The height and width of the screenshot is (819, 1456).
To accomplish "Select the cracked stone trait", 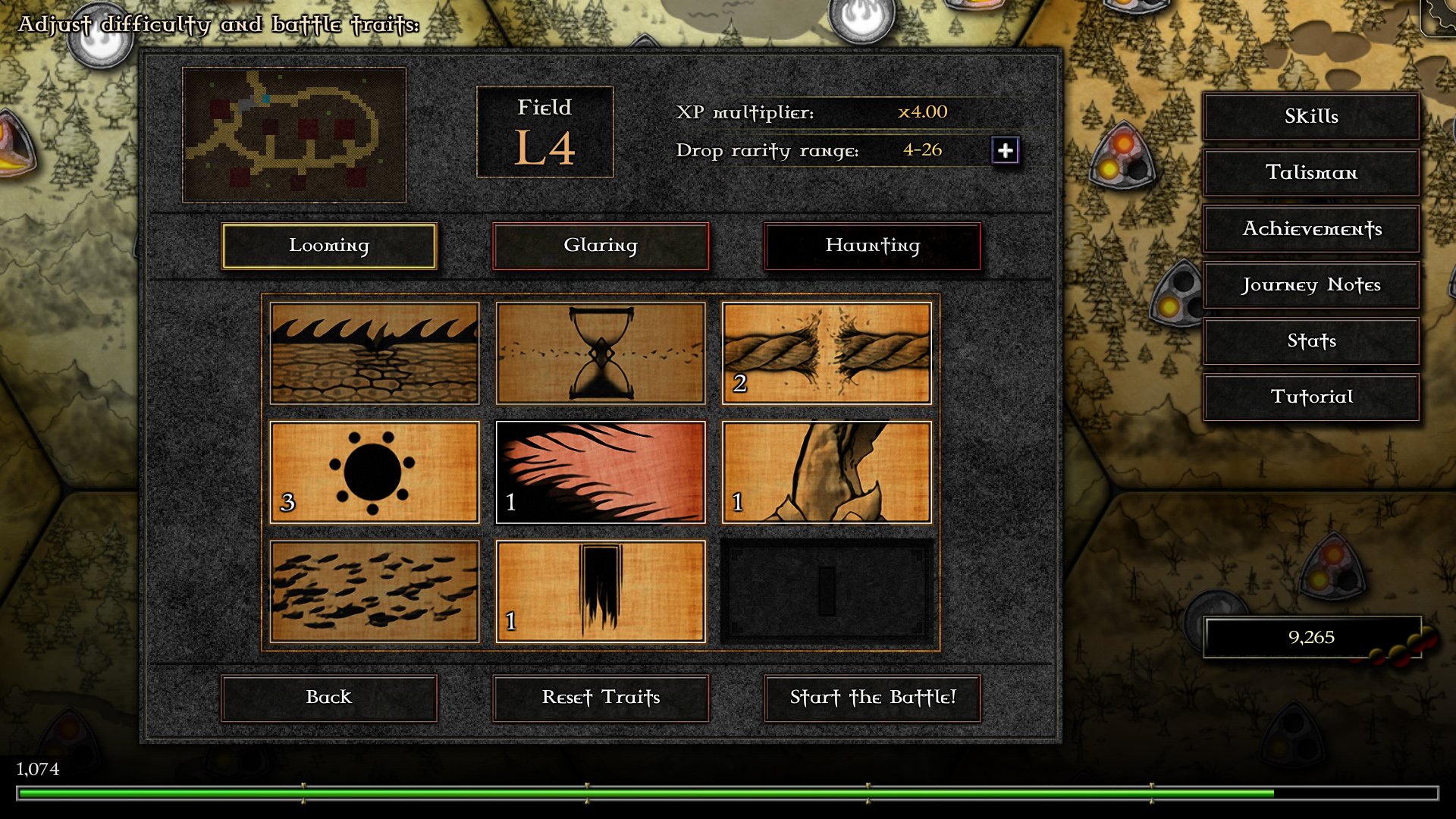I will tap(827, 472).
